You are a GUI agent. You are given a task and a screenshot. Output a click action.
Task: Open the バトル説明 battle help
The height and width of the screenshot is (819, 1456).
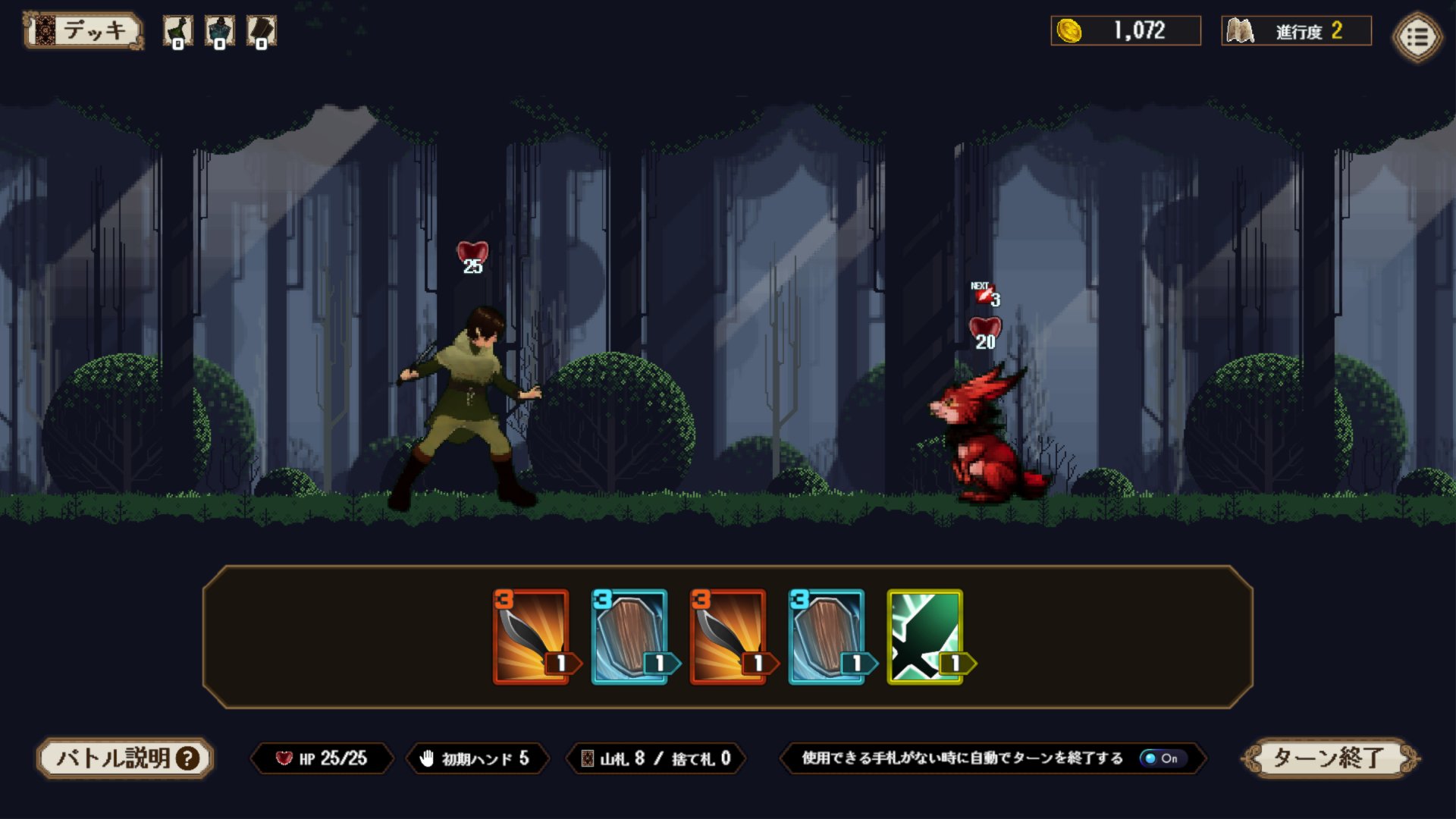[125, 758]
